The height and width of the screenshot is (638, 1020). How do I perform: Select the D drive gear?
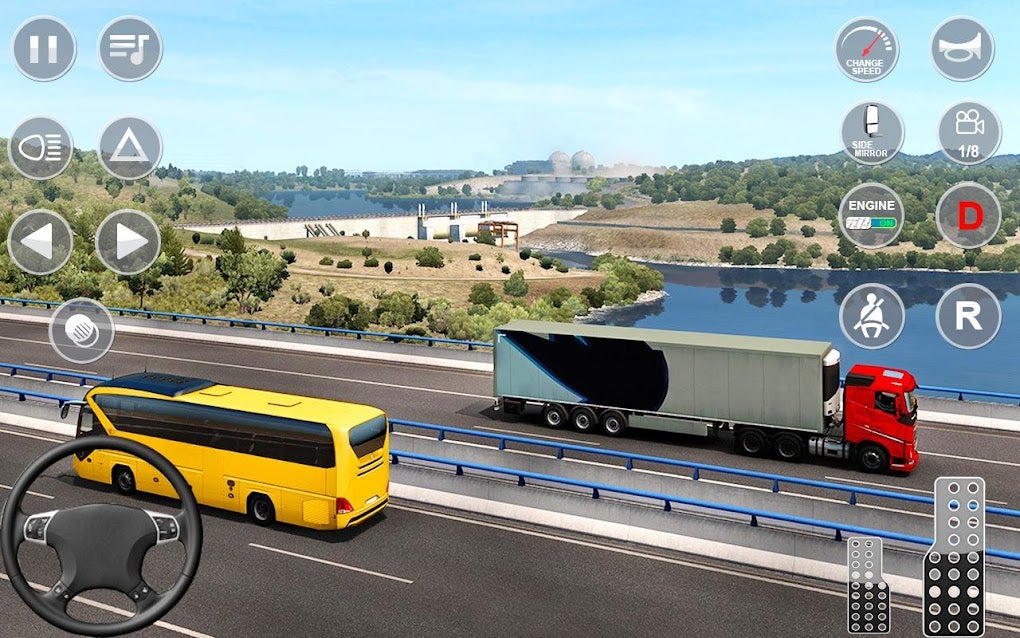(968, 214)
